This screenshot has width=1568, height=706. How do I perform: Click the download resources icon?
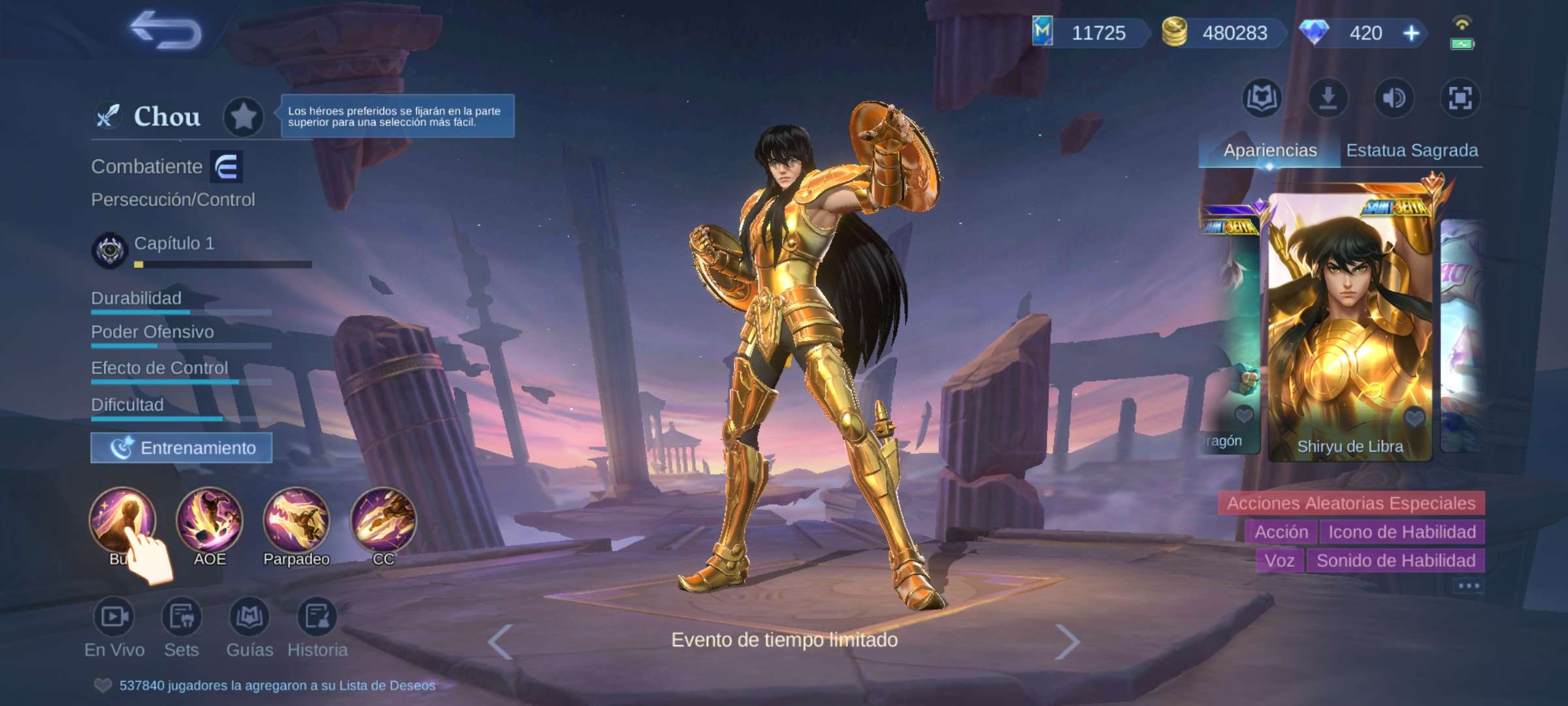(1328, 98)
